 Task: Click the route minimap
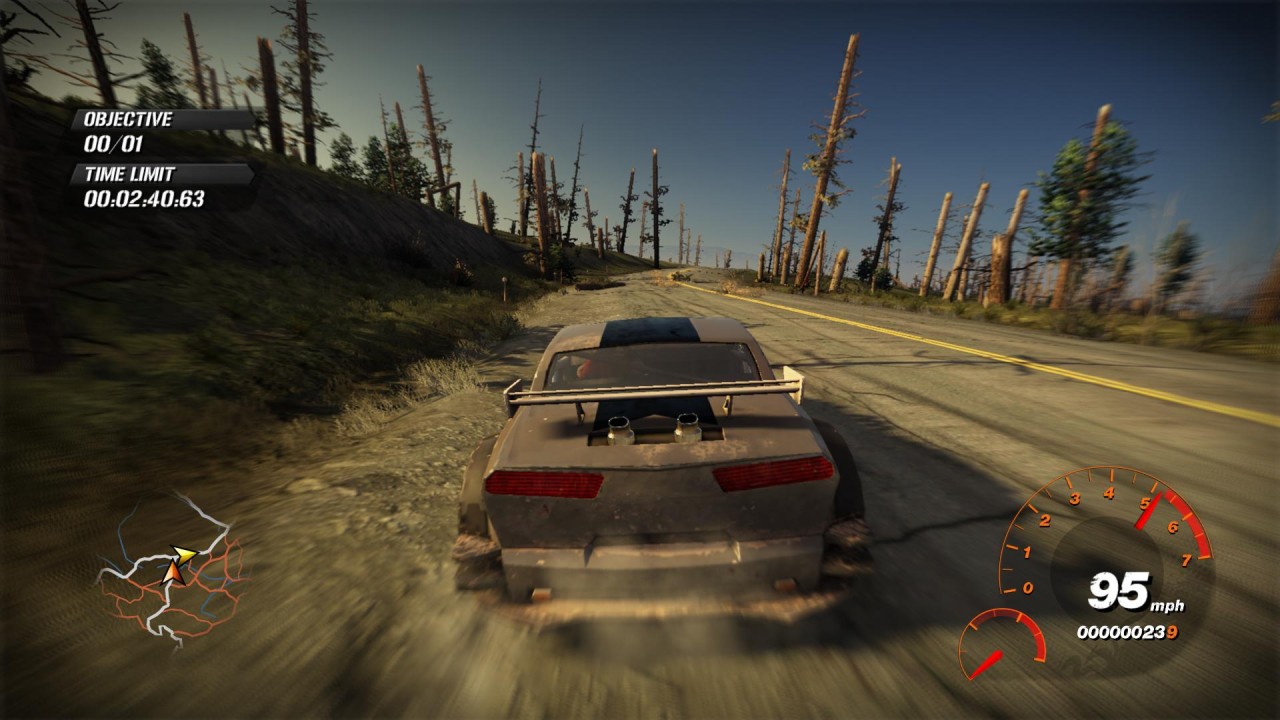(x=172, y=572)
